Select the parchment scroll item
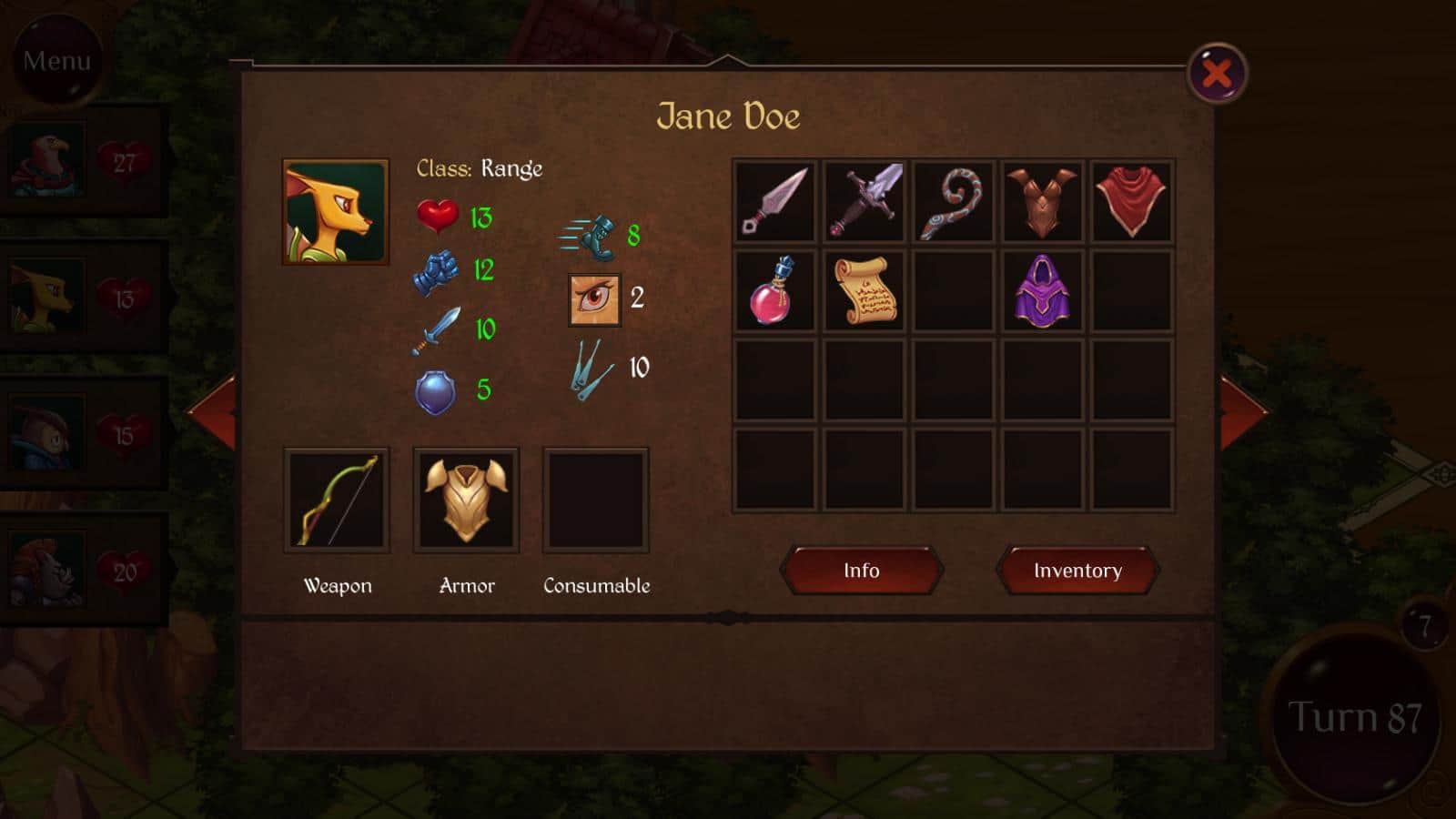 point(864,290)
